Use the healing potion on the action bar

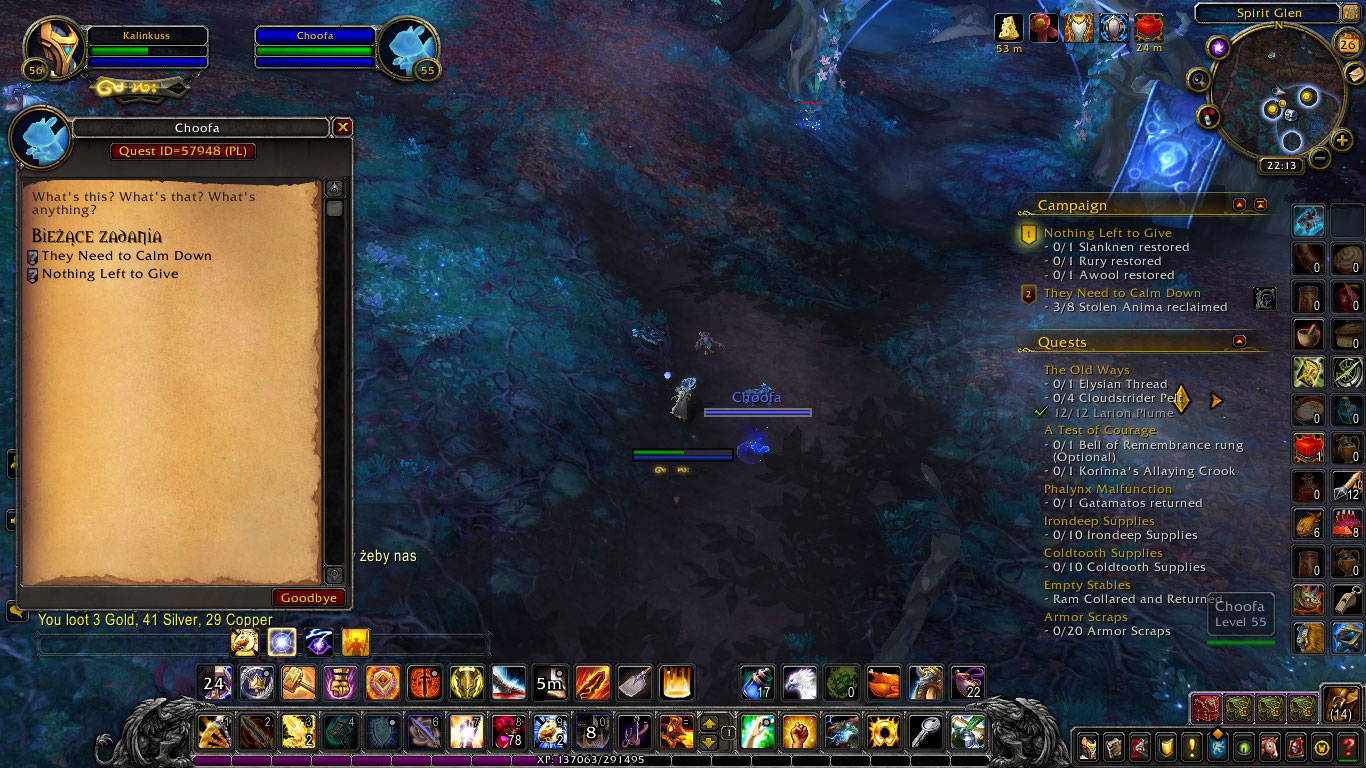point(757,683)
